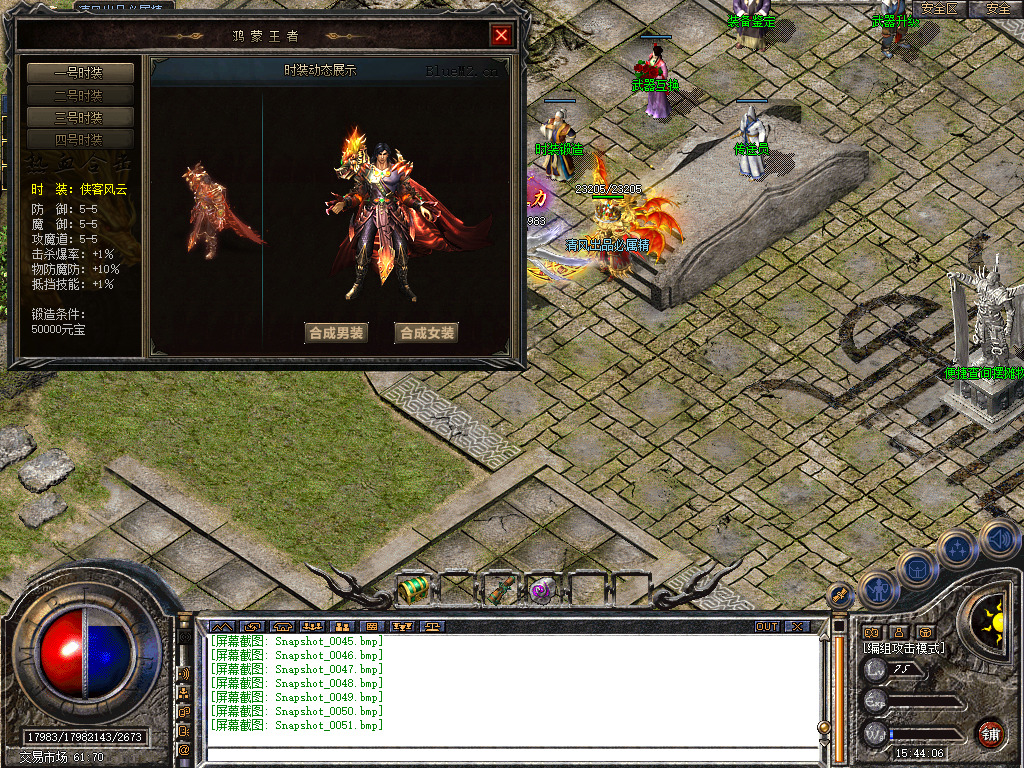The width and height of the screenshot is (1024, 768).
Task: Use the green treasure chest hotbar item
Action: click(413, 590)
